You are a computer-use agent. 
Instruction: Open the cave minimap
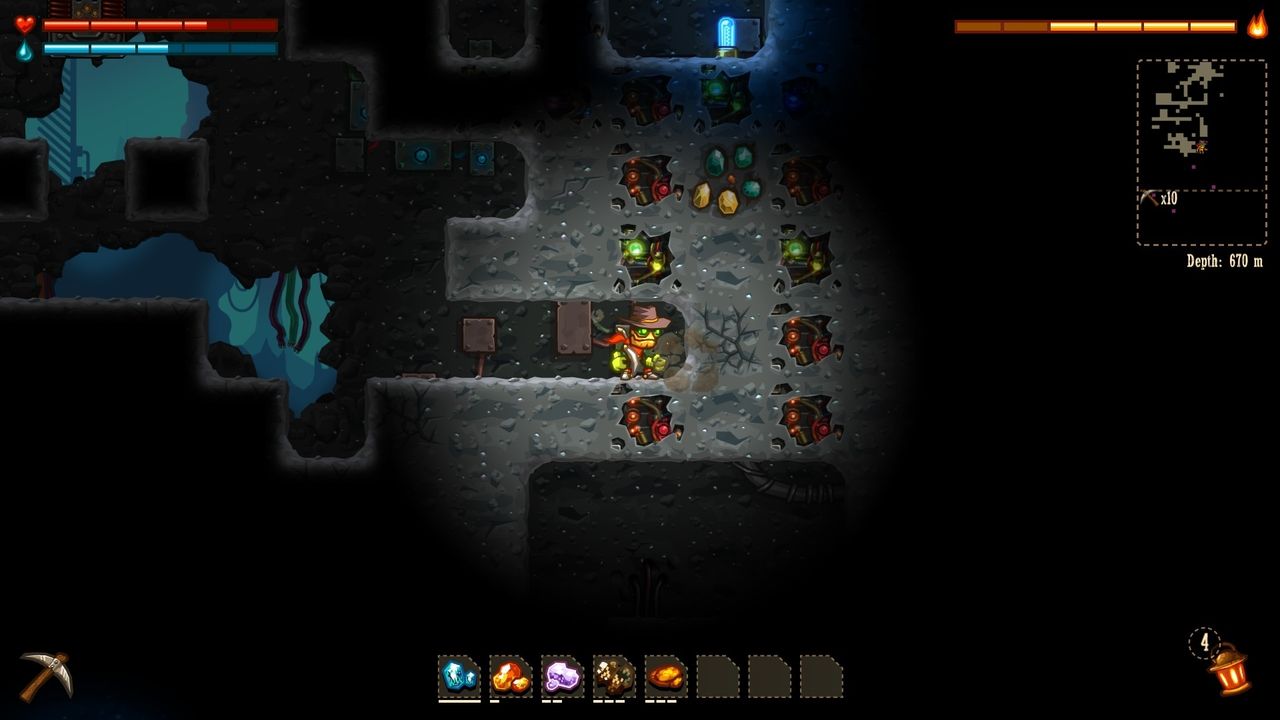point(1201,125)
